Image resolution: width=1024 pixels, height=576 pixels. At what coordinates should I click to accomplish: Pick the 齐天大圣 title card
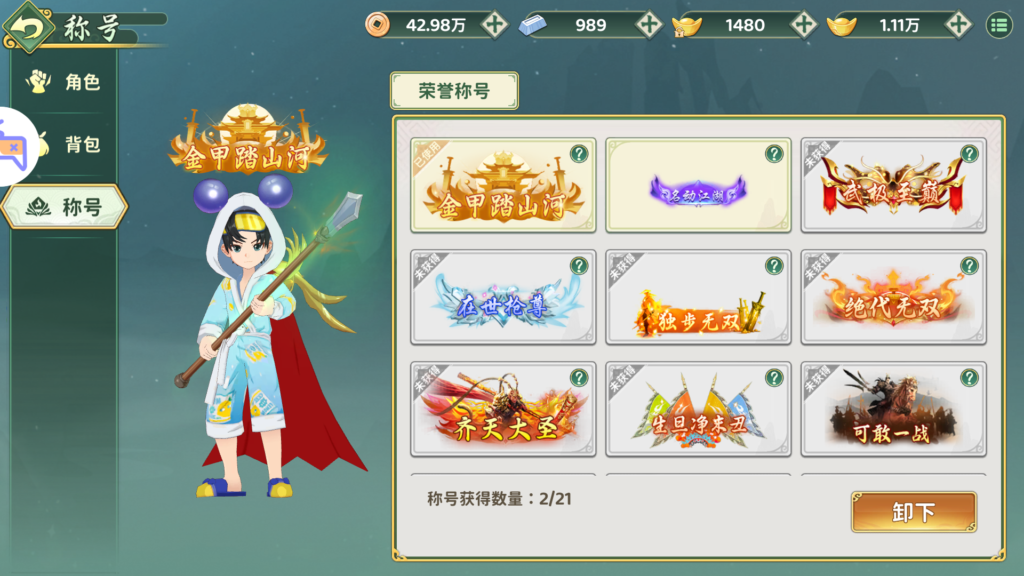(x=503, y=409)
